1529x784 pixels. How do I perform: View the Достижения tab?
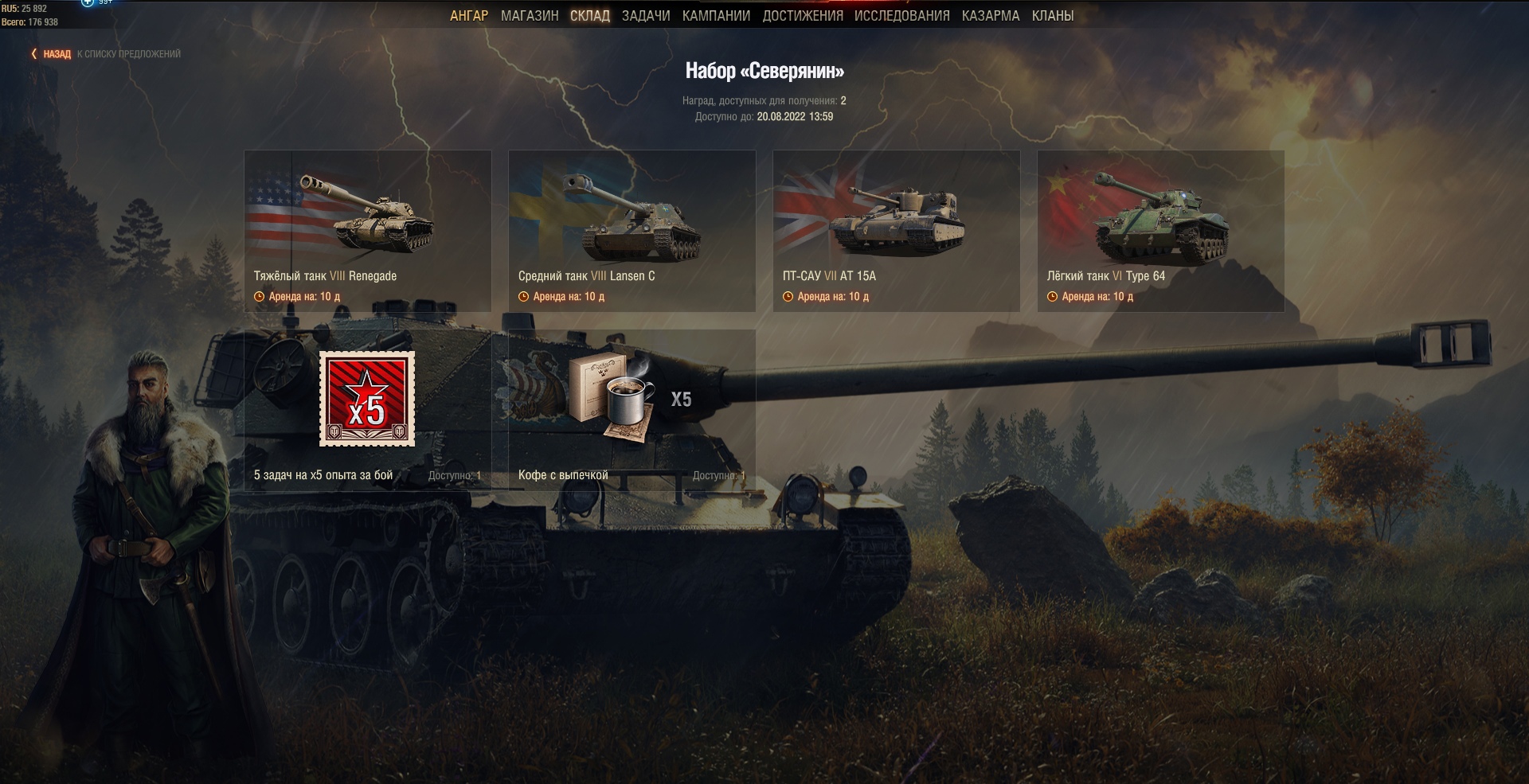pyautogui.click(x=803, y=16)
